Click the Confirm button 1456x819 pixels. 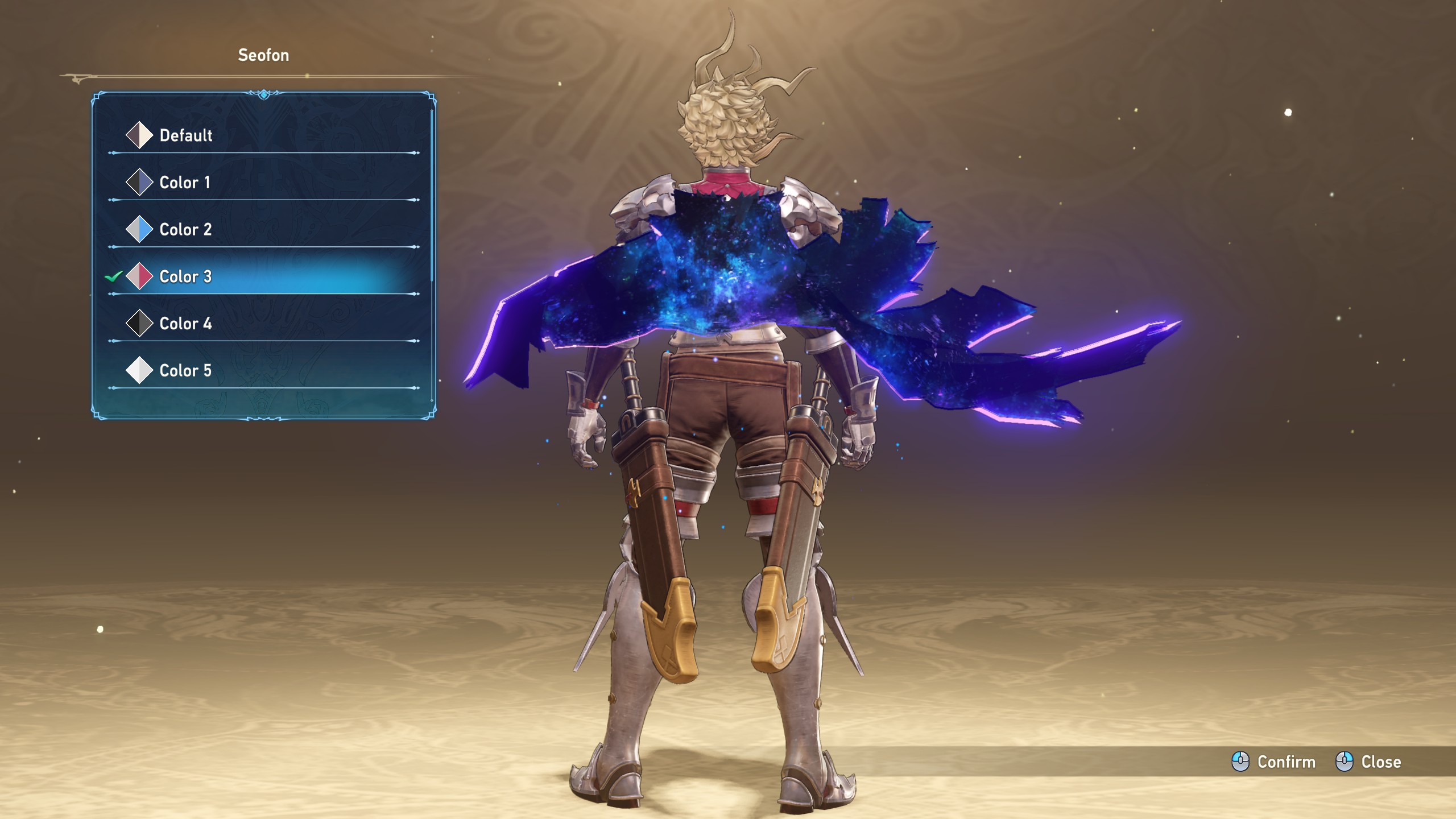pos(1274,762)
